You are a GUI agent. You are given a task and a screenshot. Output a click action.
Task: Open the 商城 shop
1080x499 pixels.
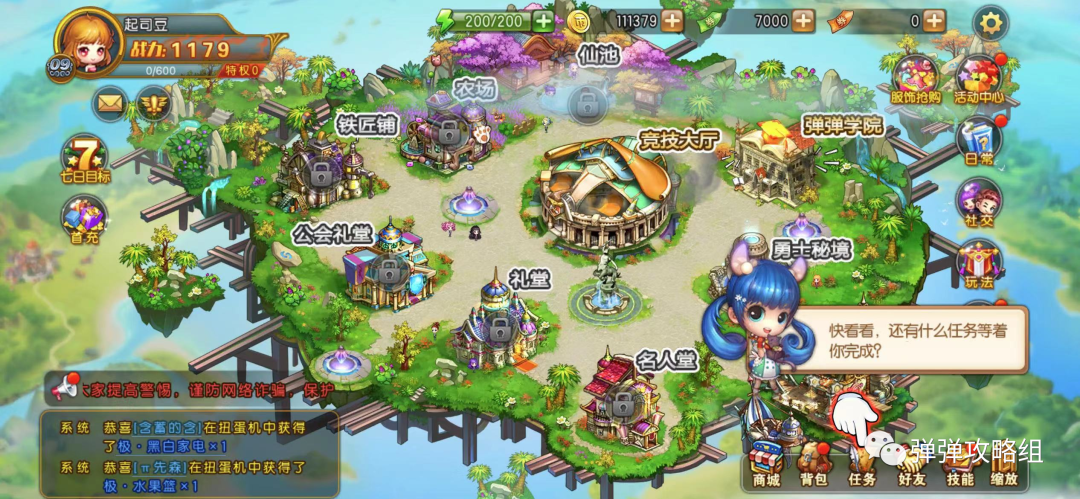click(x=767, y=464)
